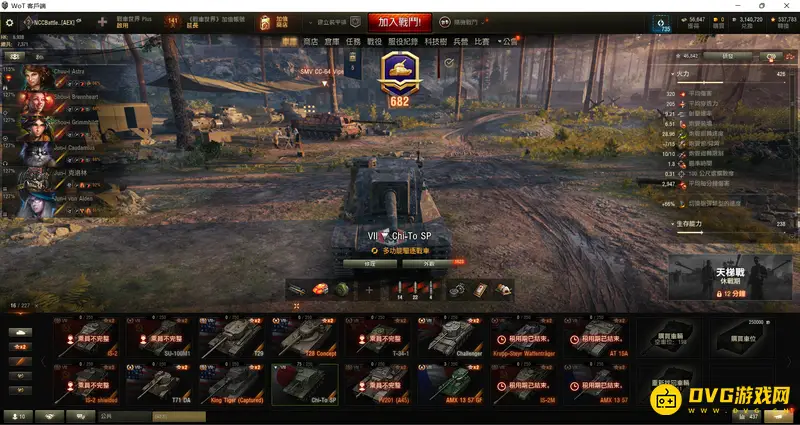
Task: Switch to the 倉庫 depot tab
Action: click(x=331, y=42)
